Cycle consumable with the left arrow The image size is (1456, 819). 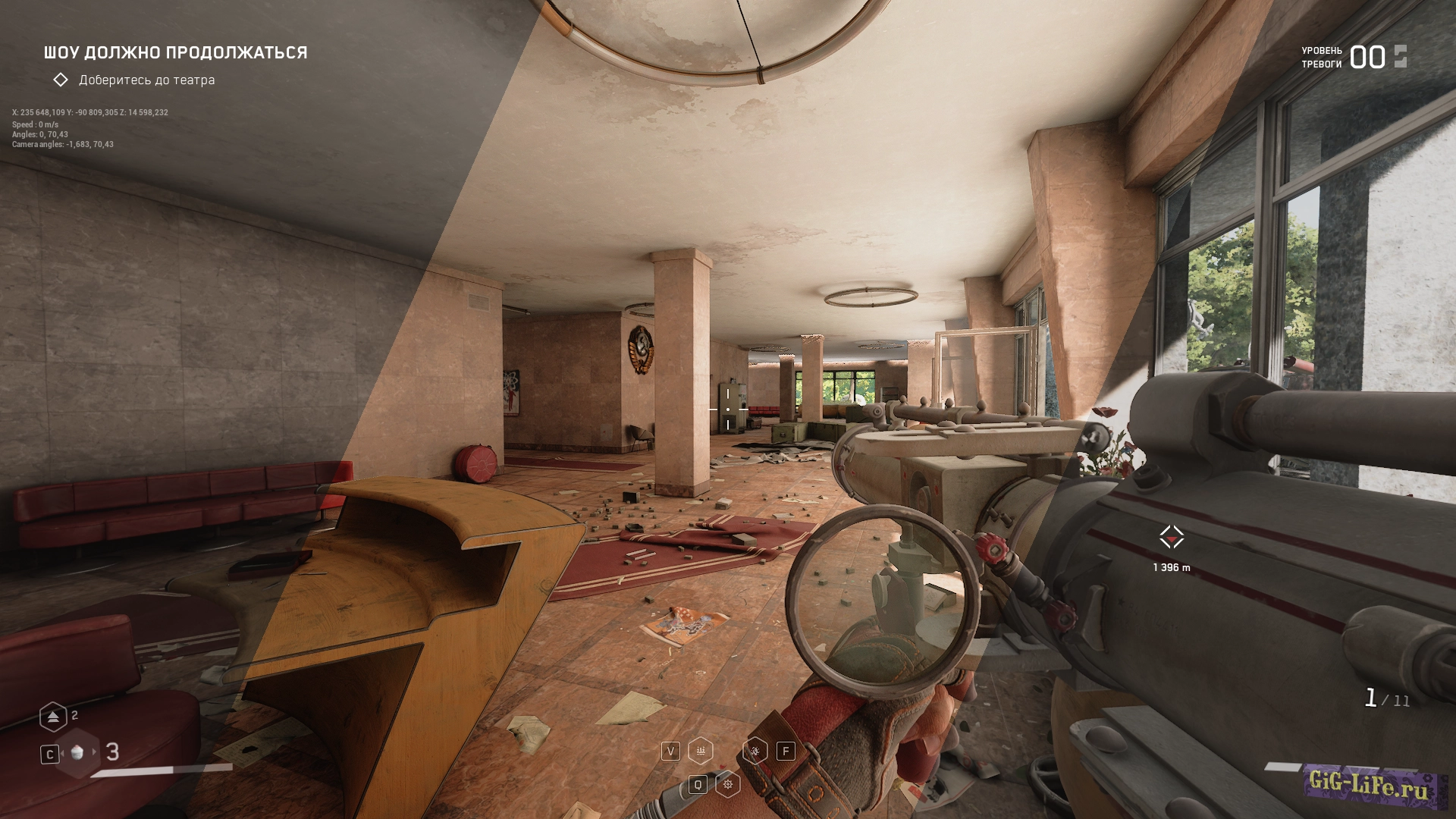coord(62,753)
